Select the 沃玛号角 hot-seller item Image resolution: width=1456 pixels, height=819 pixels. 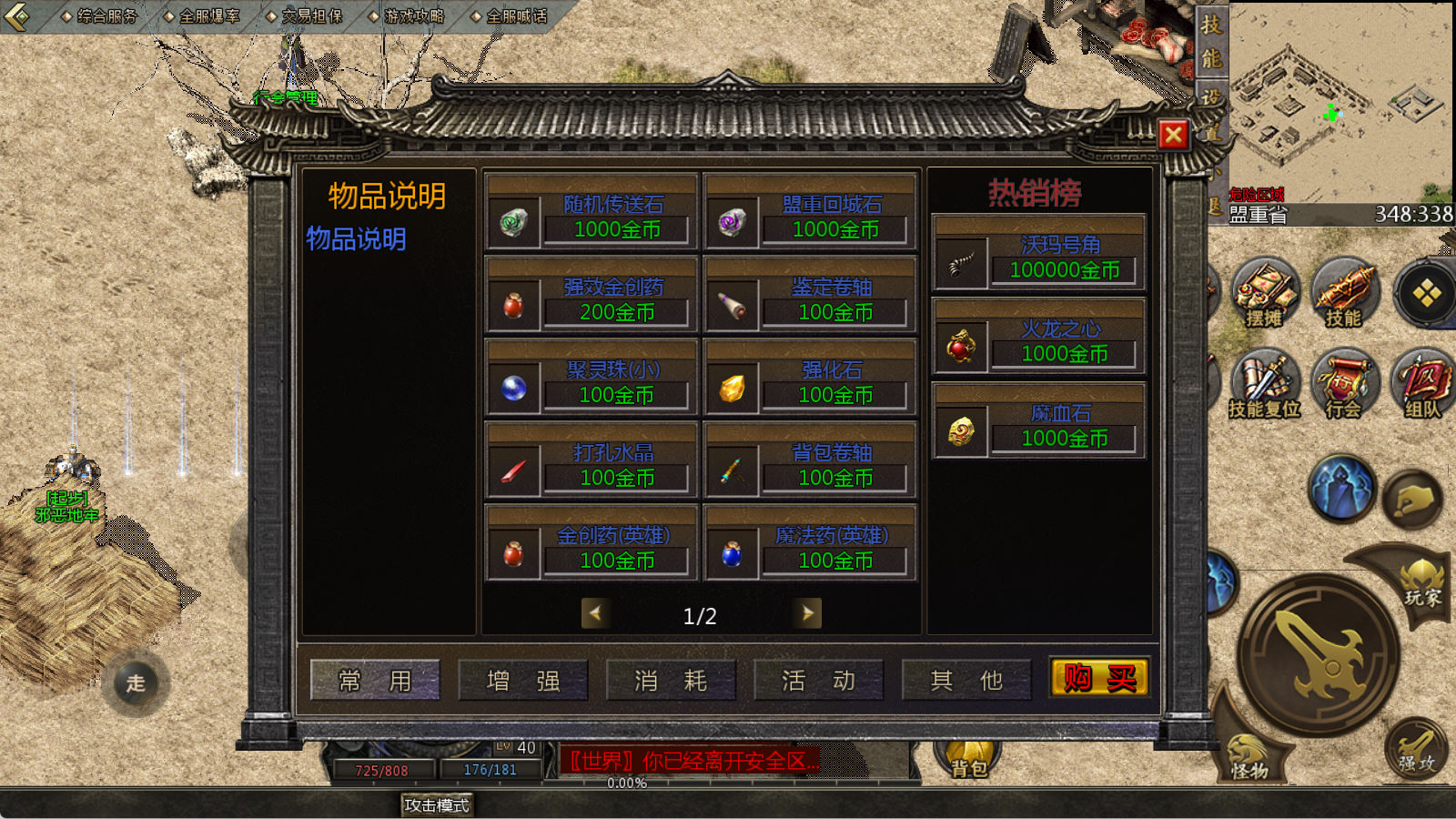(x=1038, y=255)
